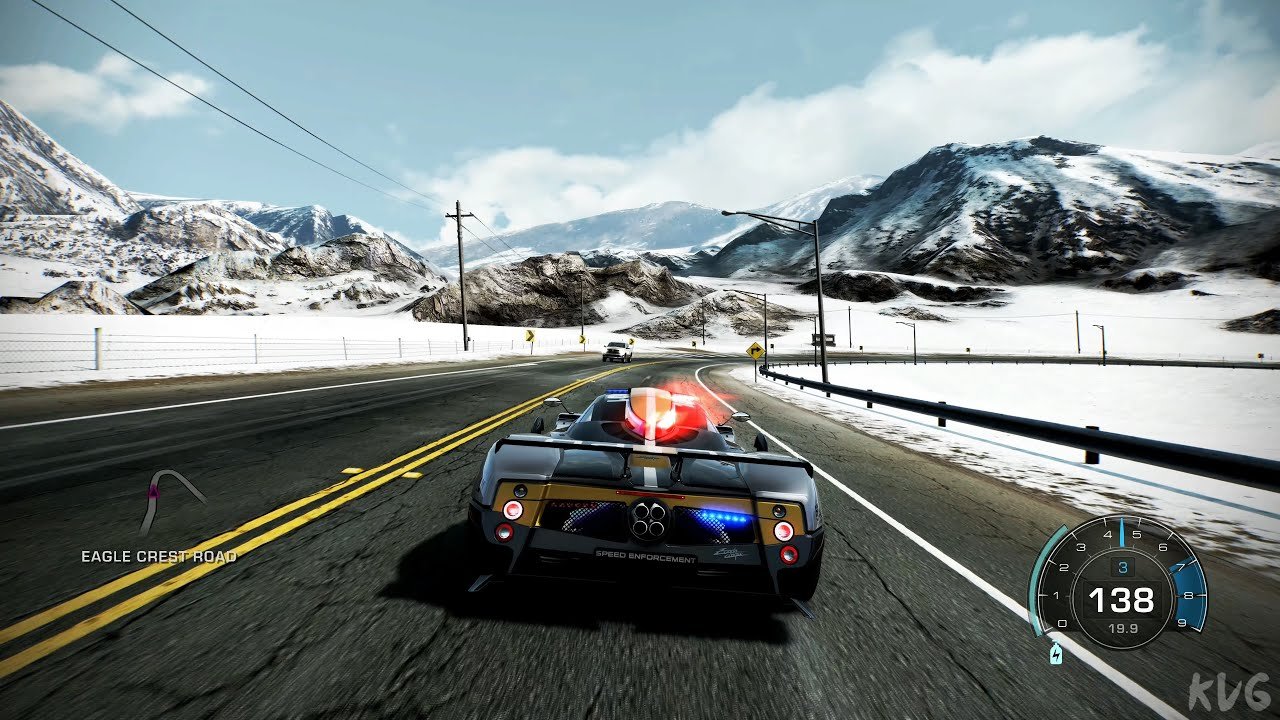Viewport: 1280px width, 720px height.
Task: Click the KVG channel watermark
Action: (x=1230, y=692)
